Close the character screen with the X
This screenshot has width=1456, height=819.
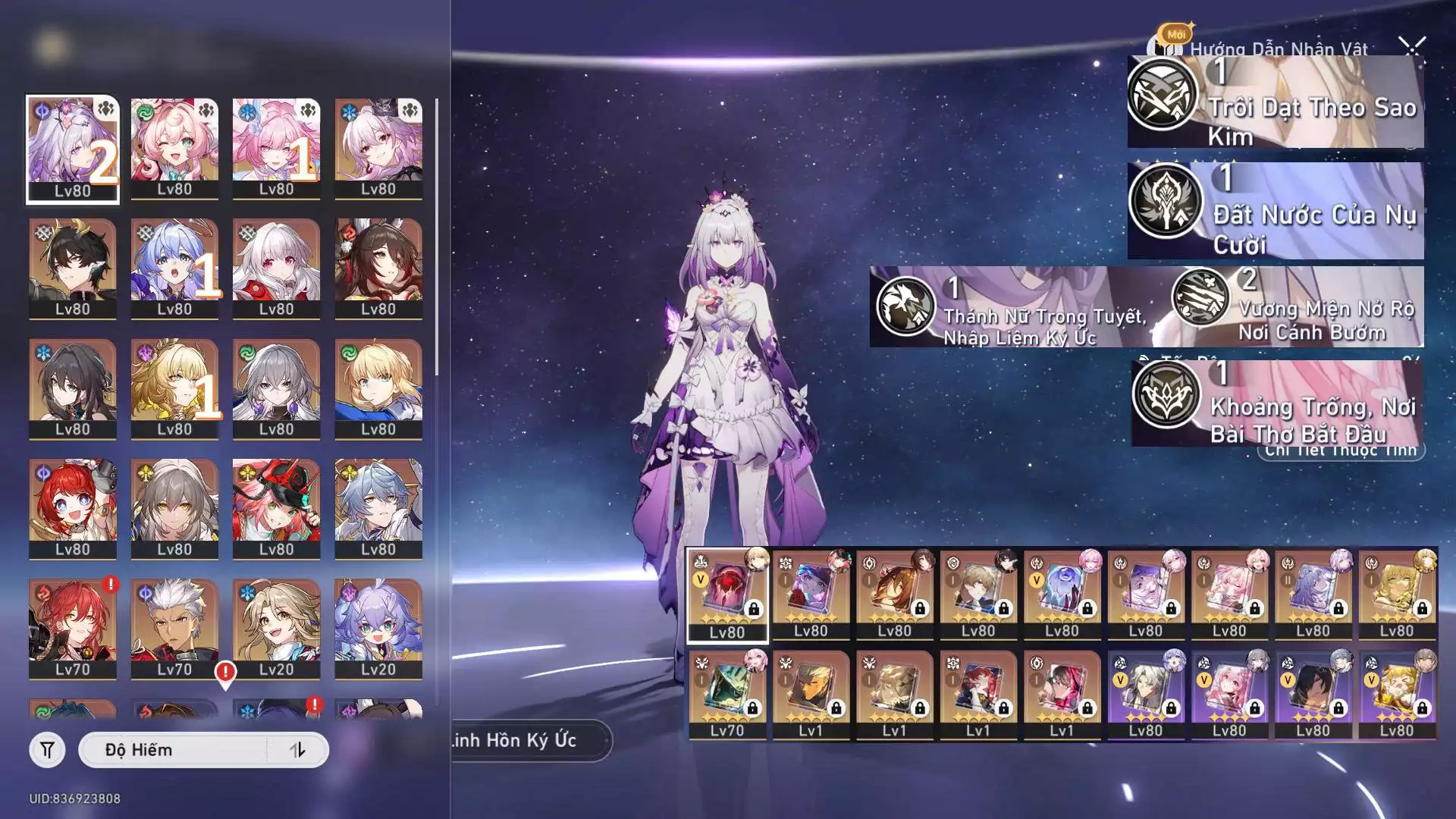(x=1412, y=48)
